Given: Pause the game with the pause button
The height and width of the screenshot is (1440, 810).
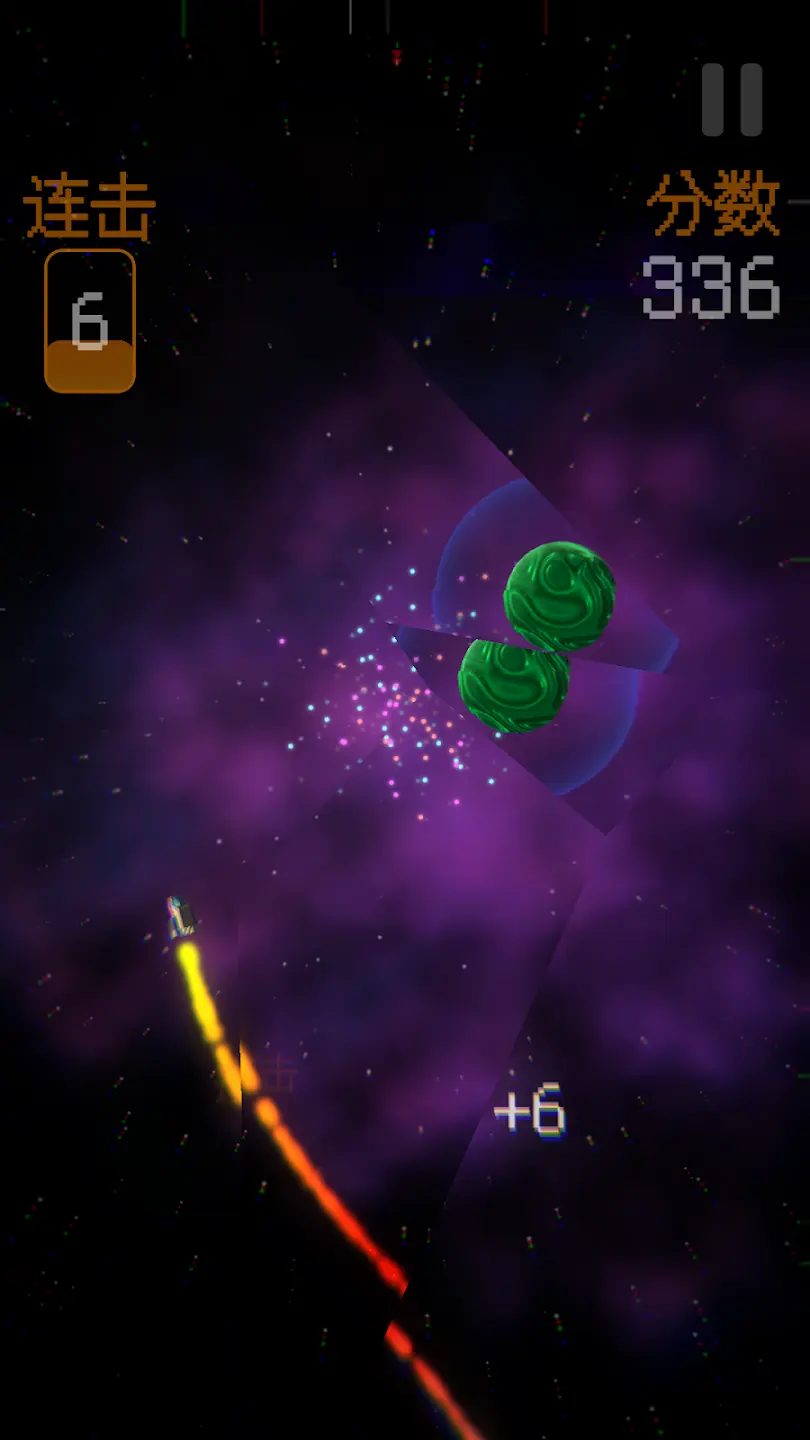Looking at the screenshot, I should (731, 100).
